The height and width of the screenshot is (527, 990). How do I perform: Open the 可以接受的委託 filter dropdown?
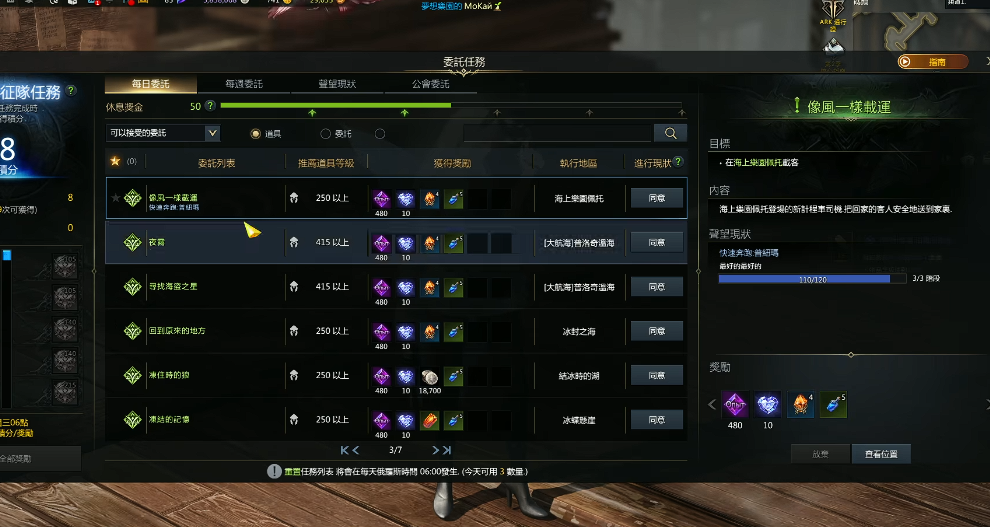(162, 133)
